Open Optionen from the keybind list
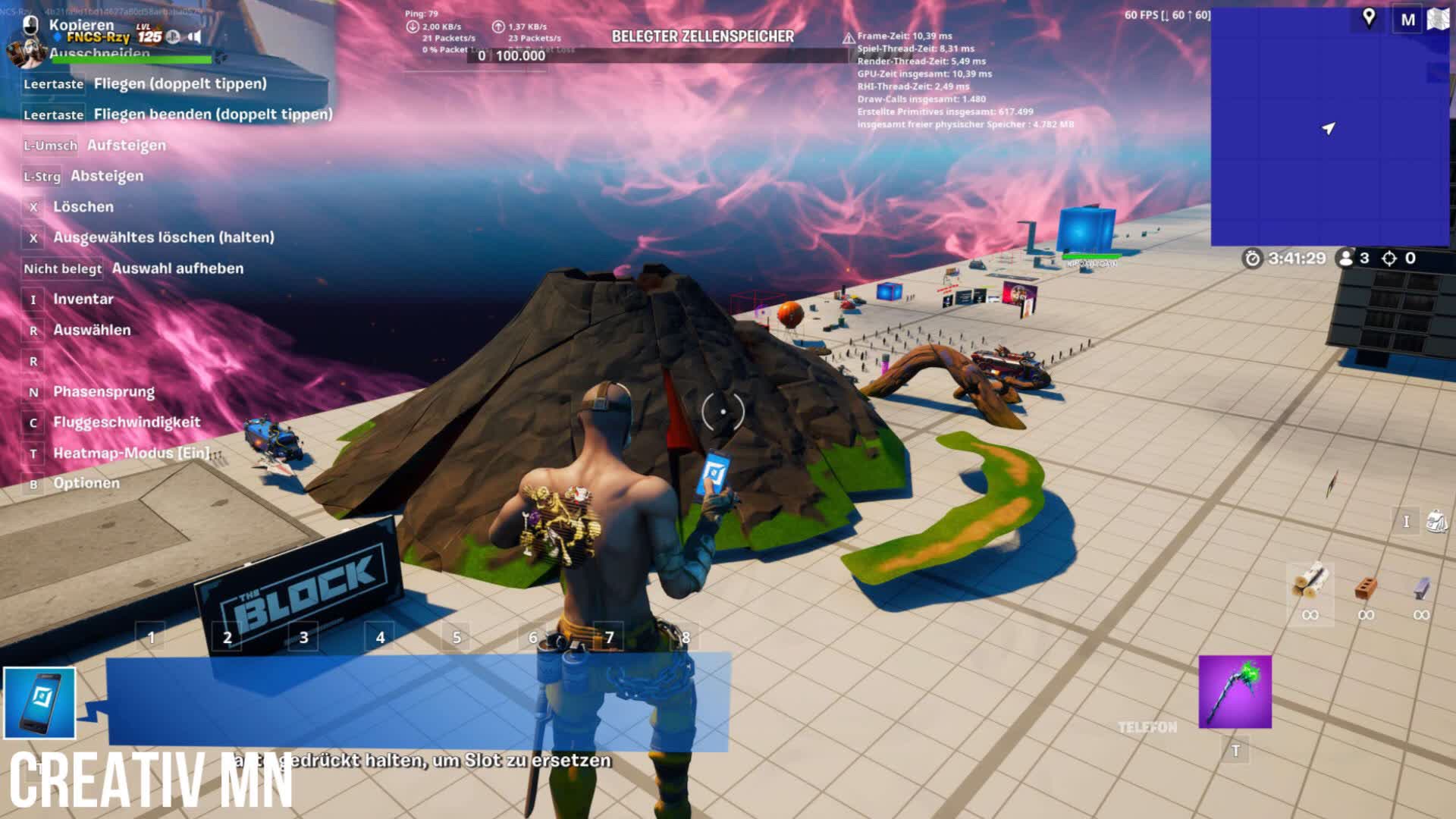Image resolution: width=1456 pixels, height=819 pixels. tap(85, 483)
